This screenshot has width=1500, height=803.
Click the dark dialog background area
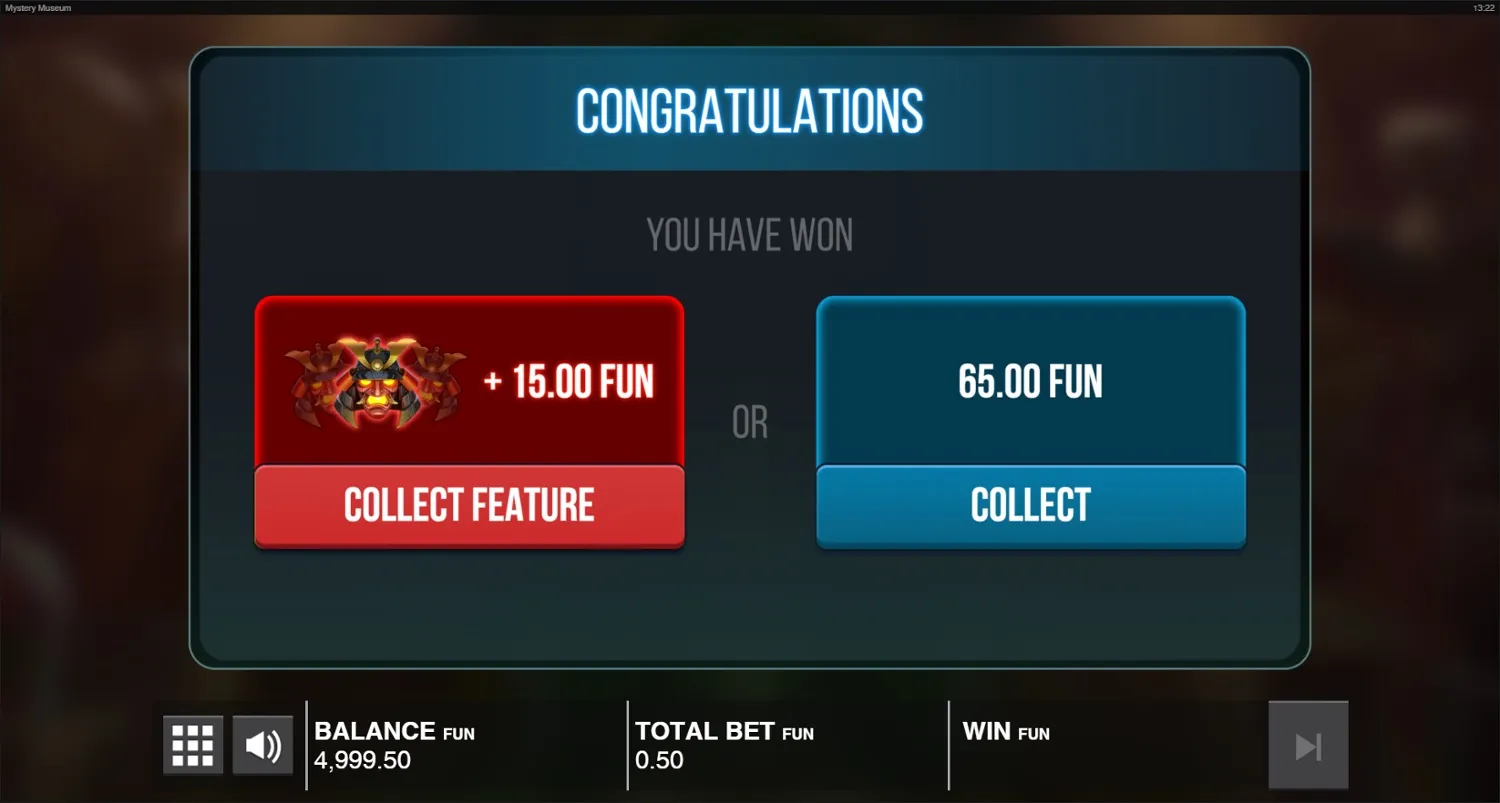(x=748, y=610)
